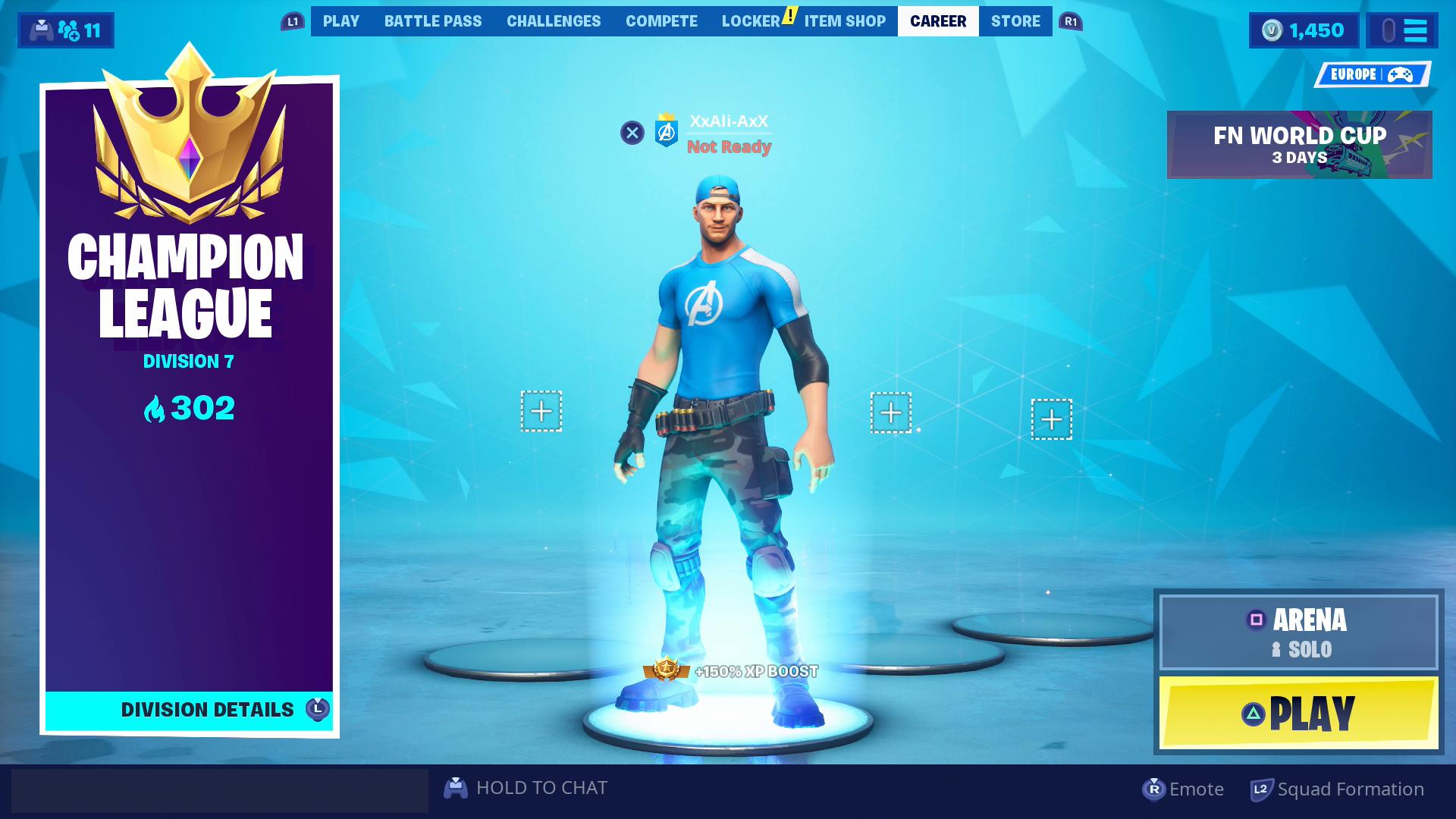This screenshot has height=819, width=1456.
Task: Toggle player readiness via the X circle
Action: tap(632, 132)
